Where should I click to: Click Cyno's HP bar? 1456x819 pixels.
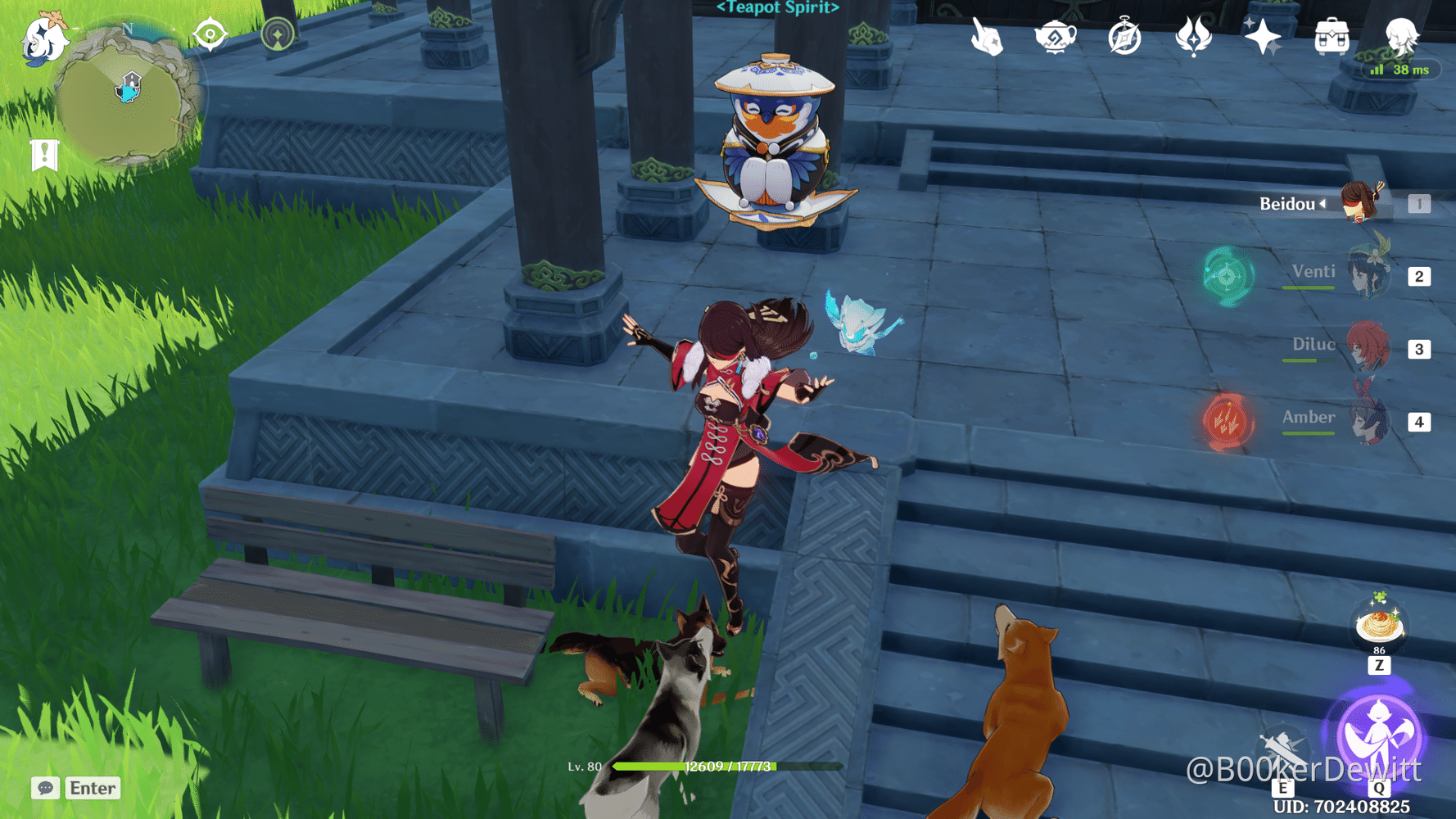tap(721, 768)
